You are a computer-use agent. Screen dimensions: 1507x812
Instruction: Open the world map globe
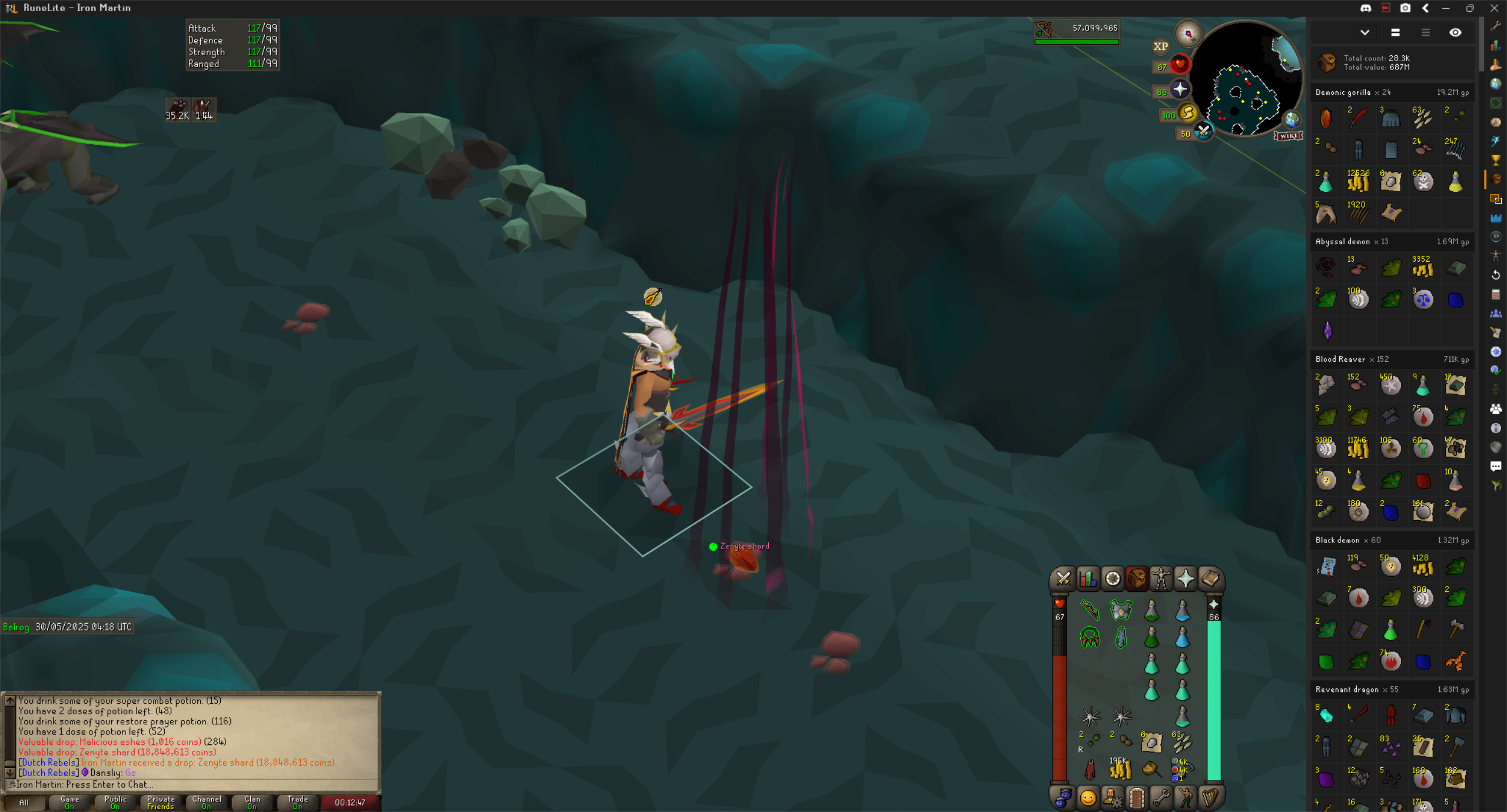(1292, 120)
